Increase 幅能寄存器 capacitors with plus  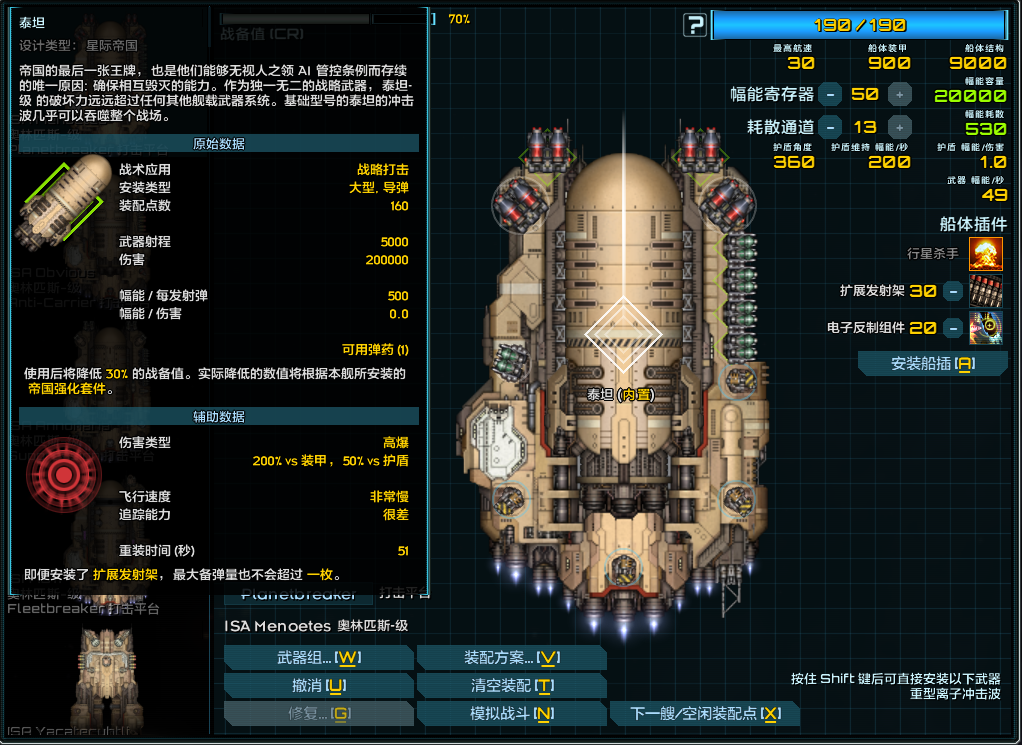tap(900, 95)
